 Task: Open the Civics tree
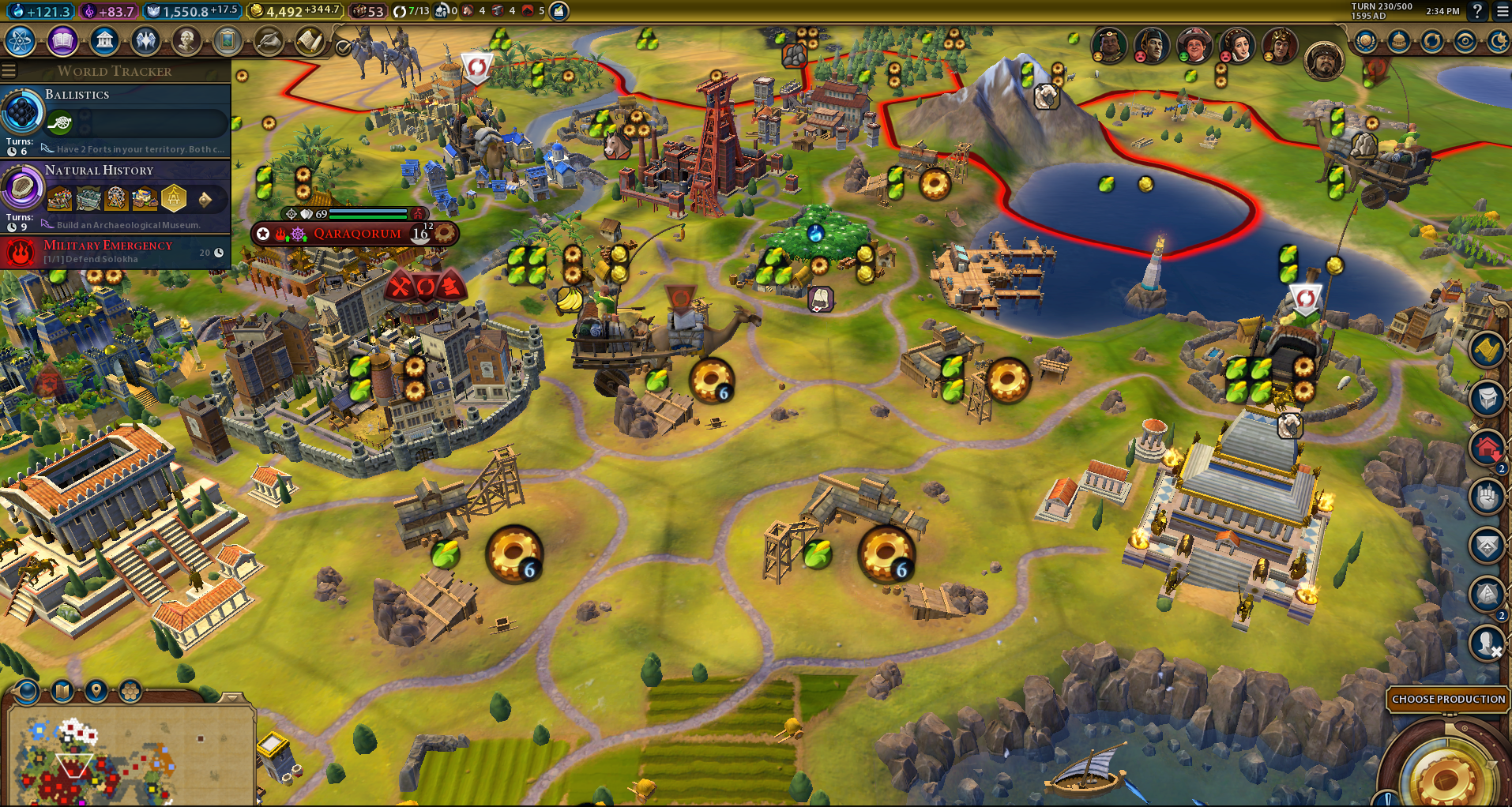(x=62, y=41)
